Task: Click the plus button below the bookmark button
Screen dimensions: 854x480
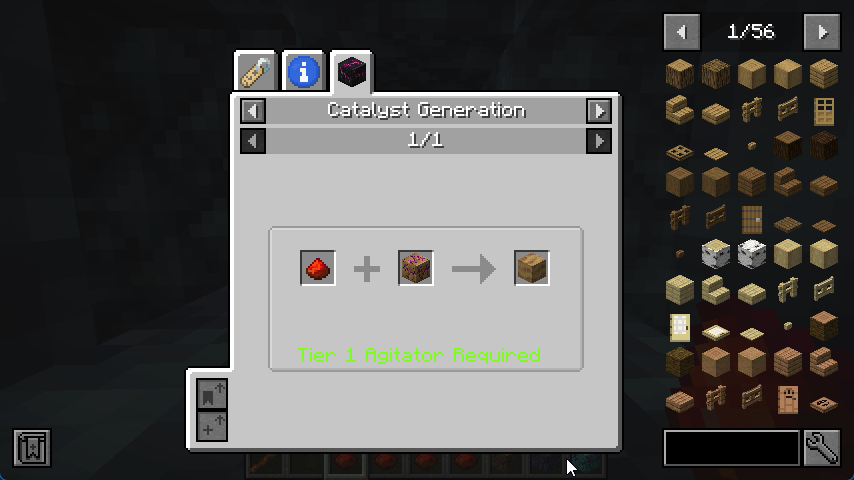Action: click(x=212, y=426)
